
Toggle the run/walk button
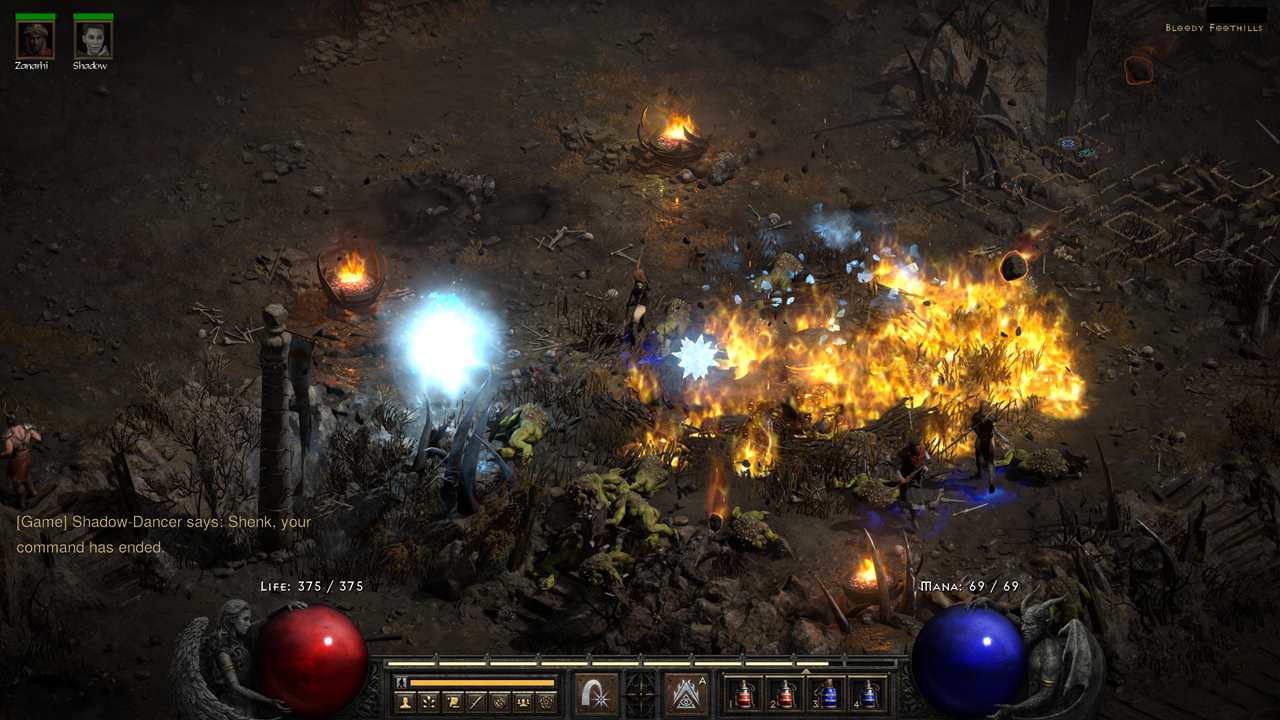click(x=400, y=683)
